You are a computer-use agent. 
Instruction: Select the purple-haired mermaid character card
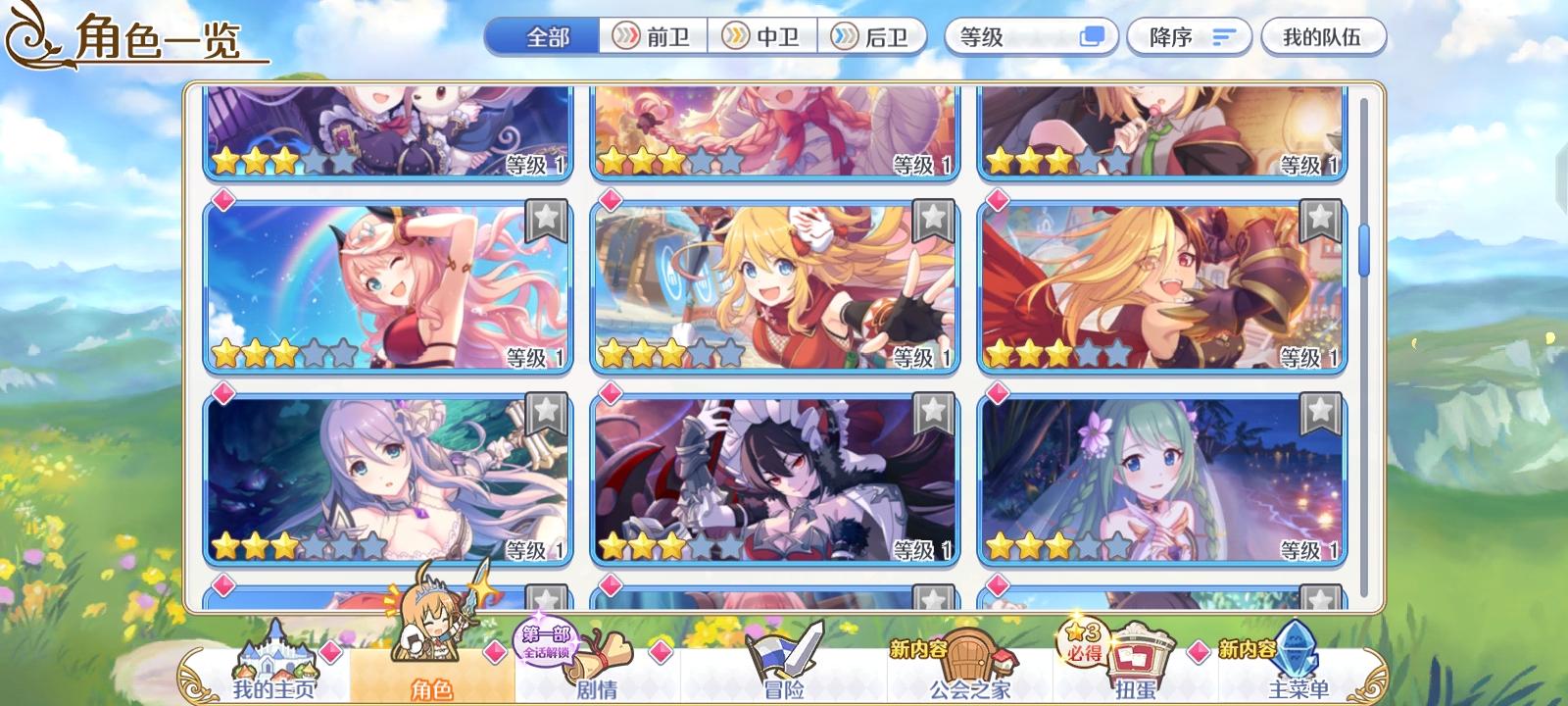point(372,480)
